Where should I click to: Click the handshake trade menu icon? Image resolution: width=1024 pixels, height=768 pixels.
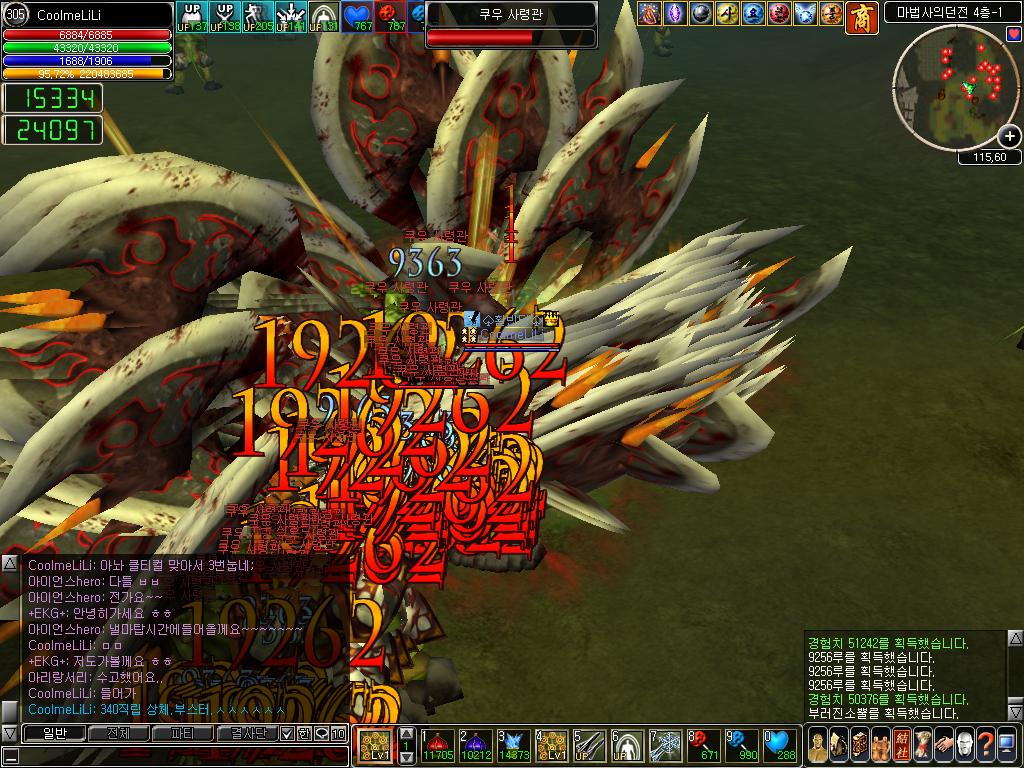pos(942,744)
